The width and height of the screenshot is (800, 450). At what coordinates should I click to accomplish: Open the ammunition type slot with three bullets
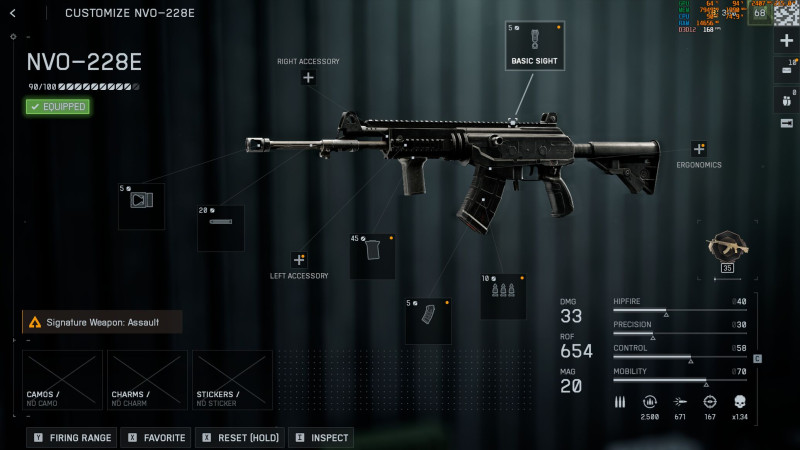coord(503,296)
